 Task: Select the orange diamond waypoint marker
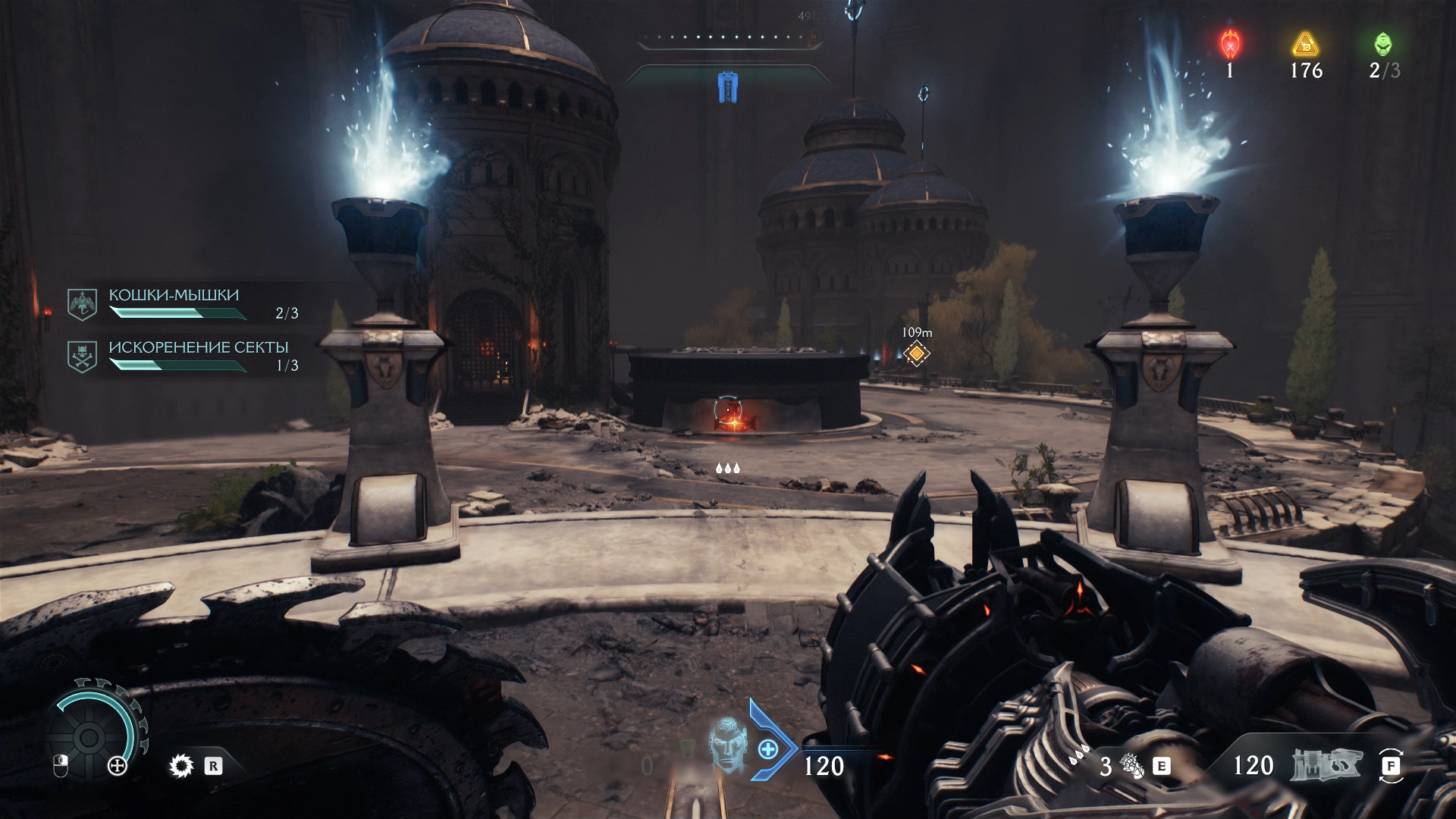917,353
